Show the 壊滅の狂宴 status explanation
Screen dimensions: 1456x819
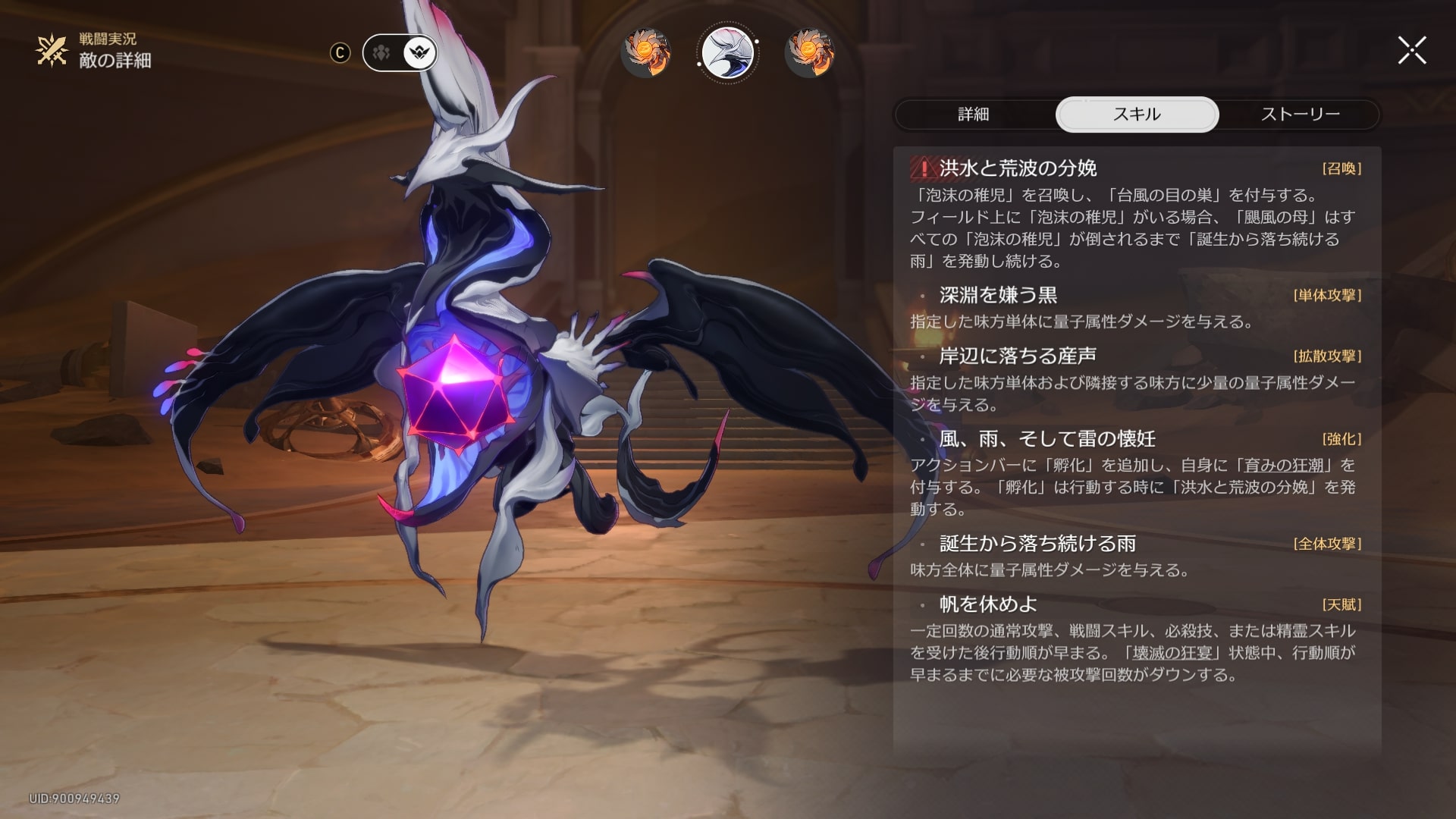tap(1172, 653)
